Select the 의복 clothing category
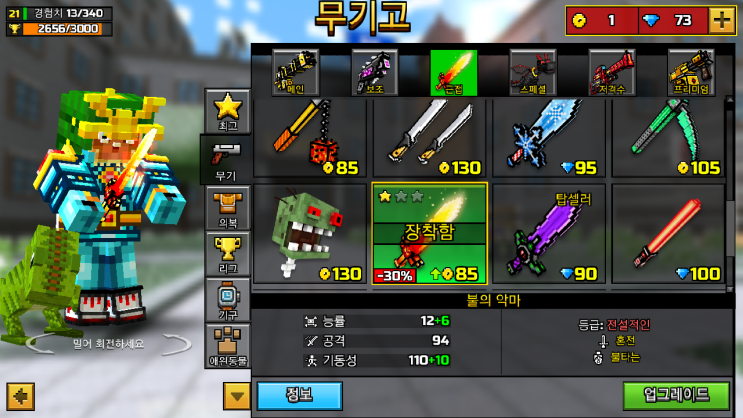This screenshot has height=418, width=743. coord(227,207)
